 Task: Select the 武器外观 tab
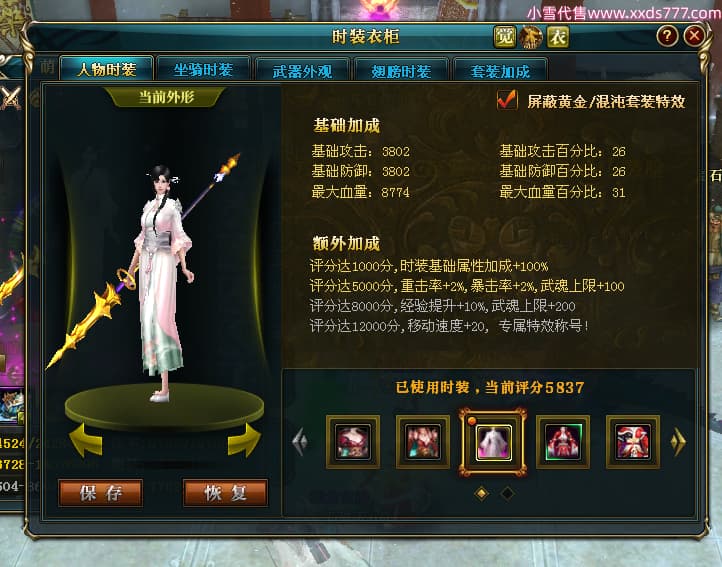310,71
